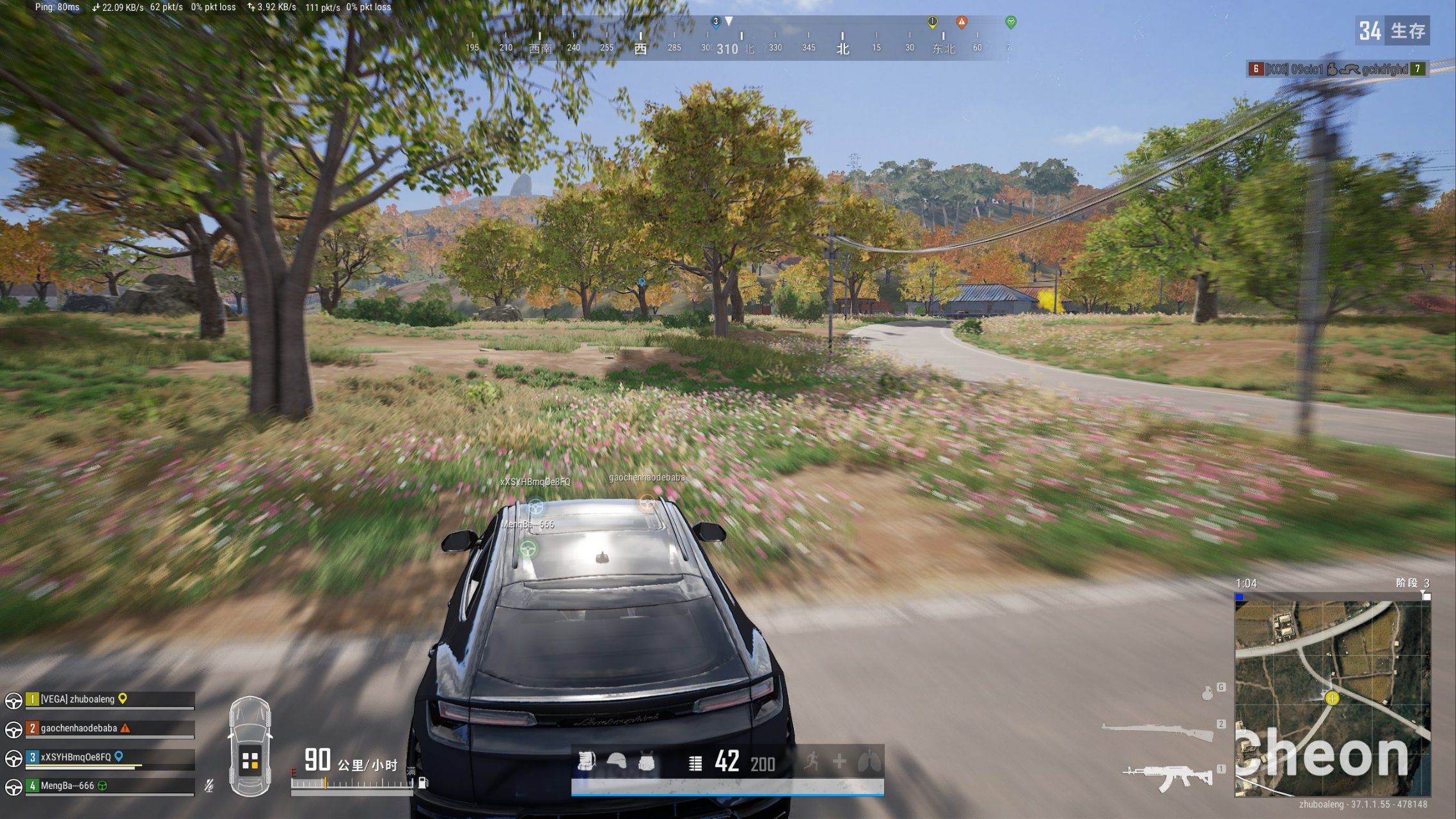Toggle the muted microphone icon
Screen dimensions: 1456x819
pyautogui.click(x=209, y=786)
